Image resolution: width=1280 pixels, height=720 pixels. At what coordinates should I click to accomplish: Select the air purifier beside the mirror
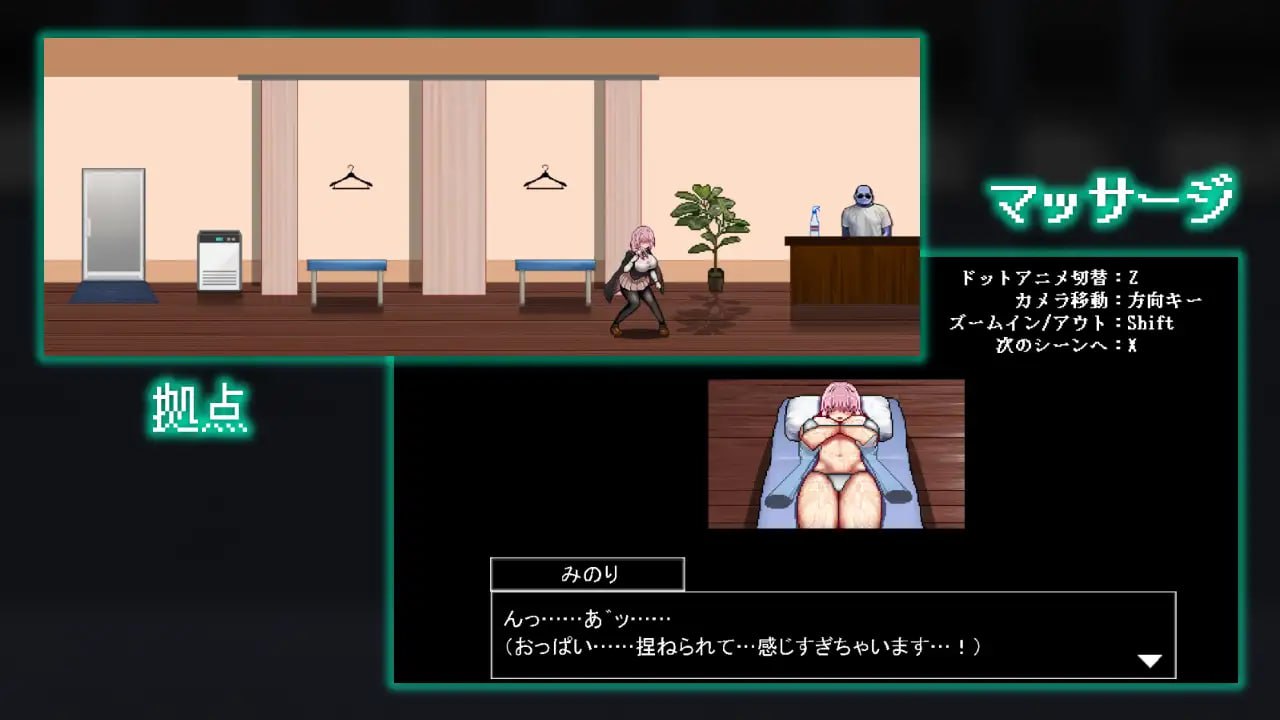[219, 263]
